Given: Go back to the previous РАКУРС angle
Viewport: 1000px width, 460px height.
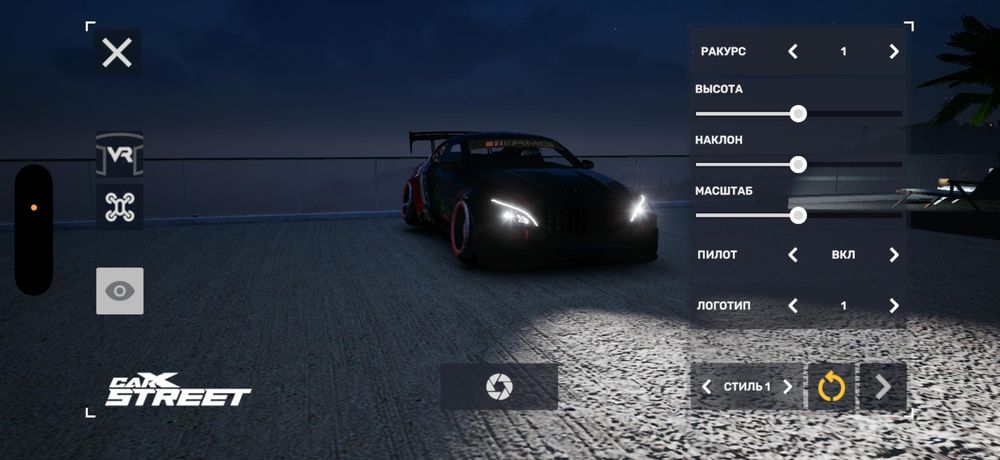Looking at the screenshot, I should [x=793, y=51].
